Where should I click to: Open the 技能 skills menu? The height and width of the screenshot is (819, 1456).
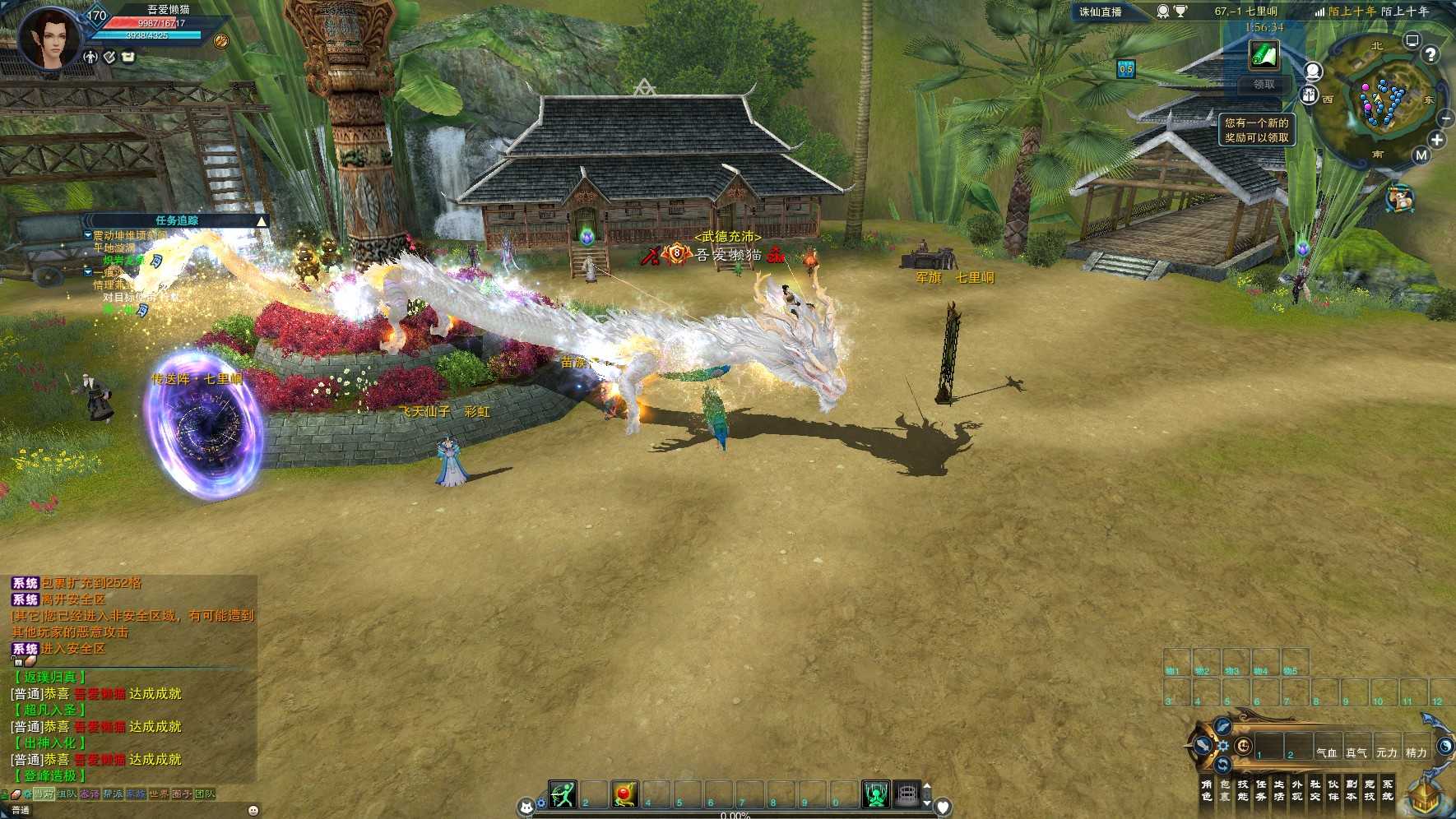[1243, 790]
